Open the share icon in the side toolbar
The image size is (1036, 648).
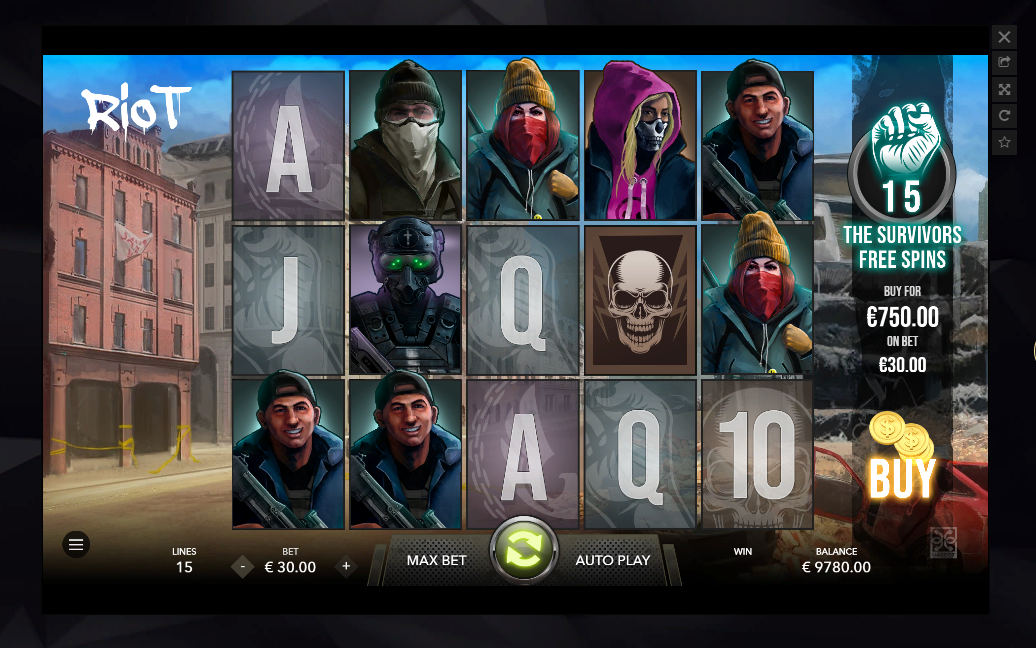[1004, 63]
